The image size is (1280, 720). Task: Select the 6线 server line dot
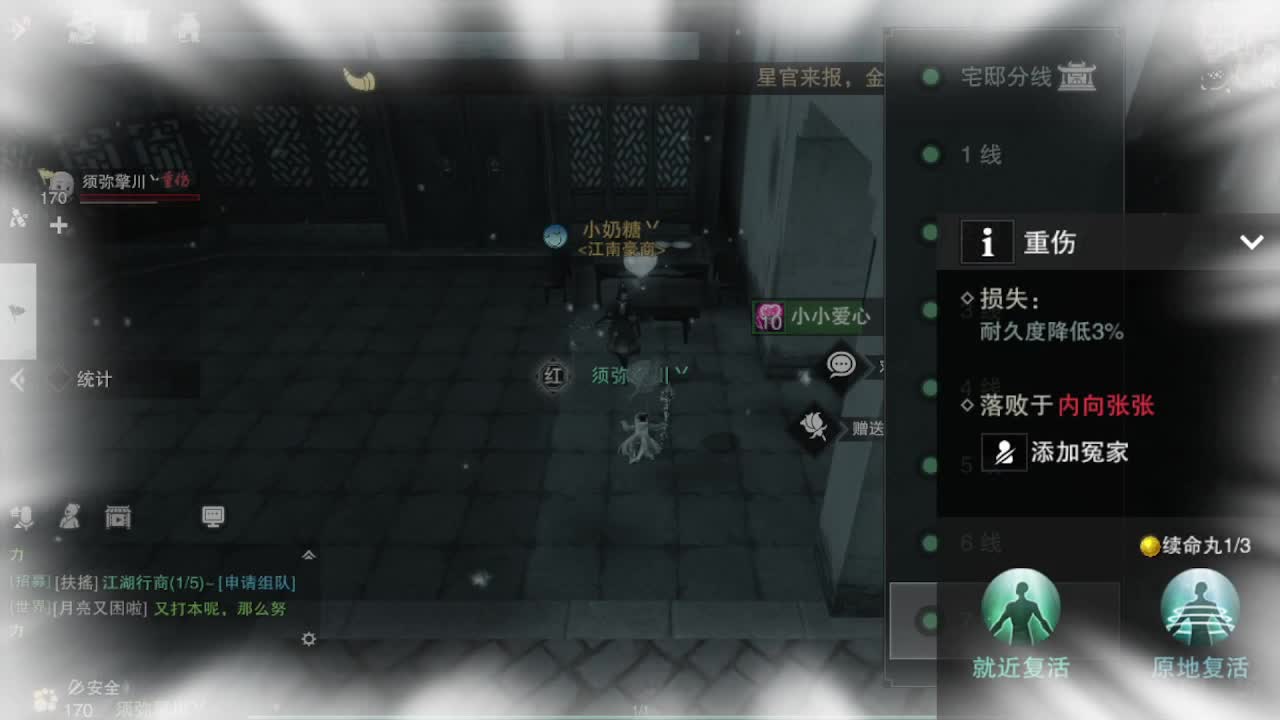931,543
